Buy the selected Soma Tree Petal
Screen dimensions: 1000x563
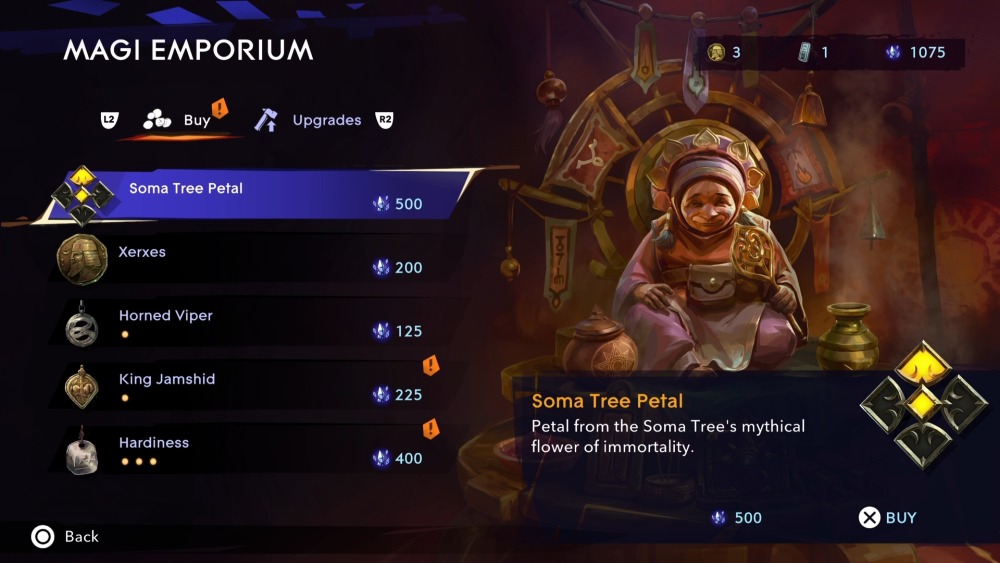pos(888,518)
